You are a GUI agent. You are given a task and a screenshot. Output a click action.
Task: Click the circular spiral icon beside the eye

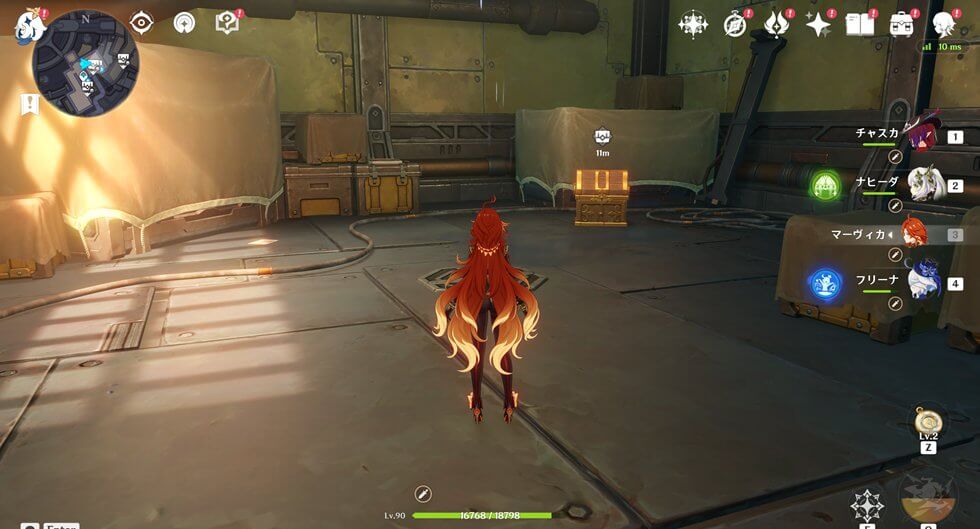click(x=184, y=22)
